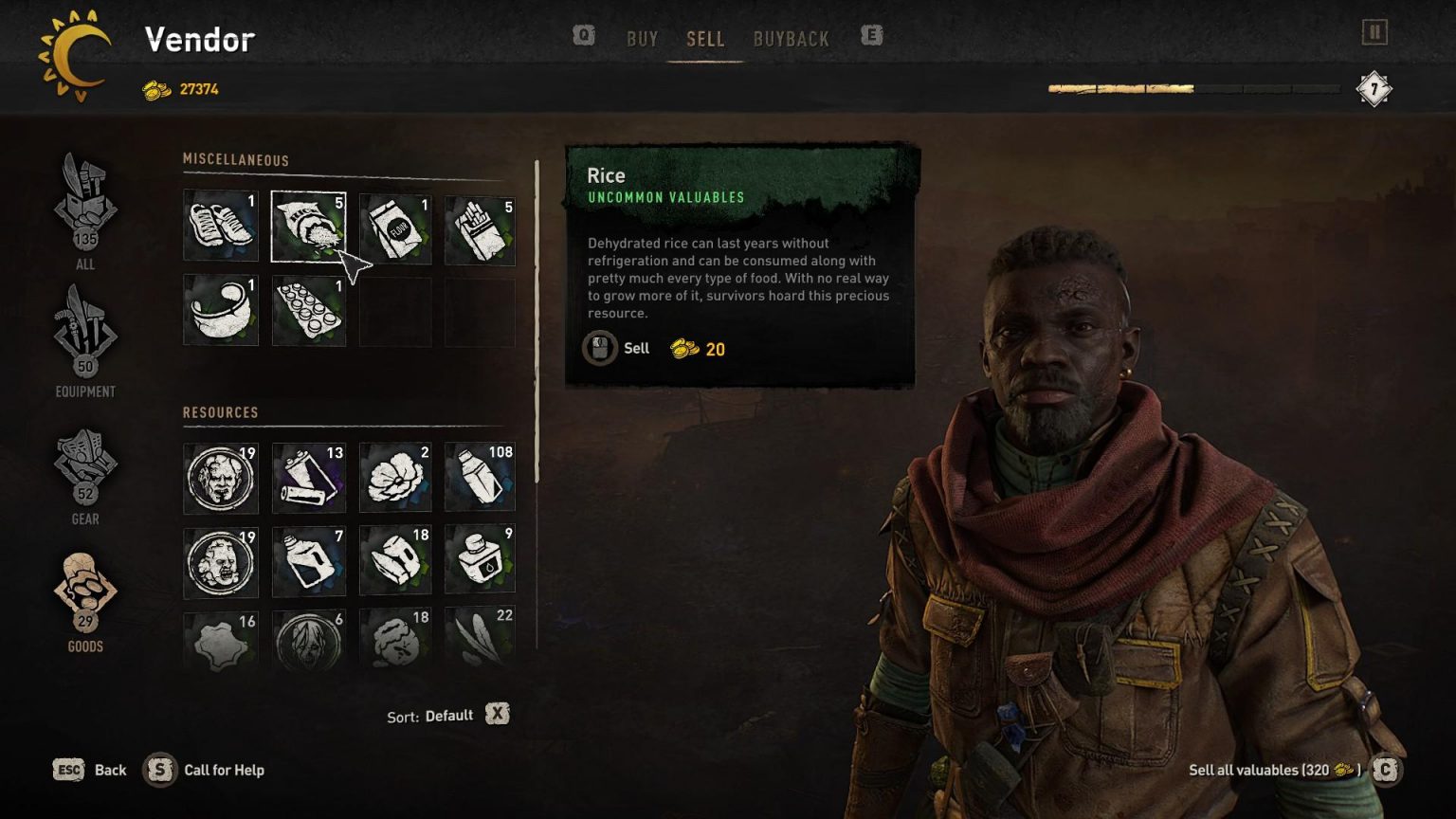This screenshot has height=819, width=1456.
Task: Select the stack of 108 bottles resource
Action: pos(480,477)
